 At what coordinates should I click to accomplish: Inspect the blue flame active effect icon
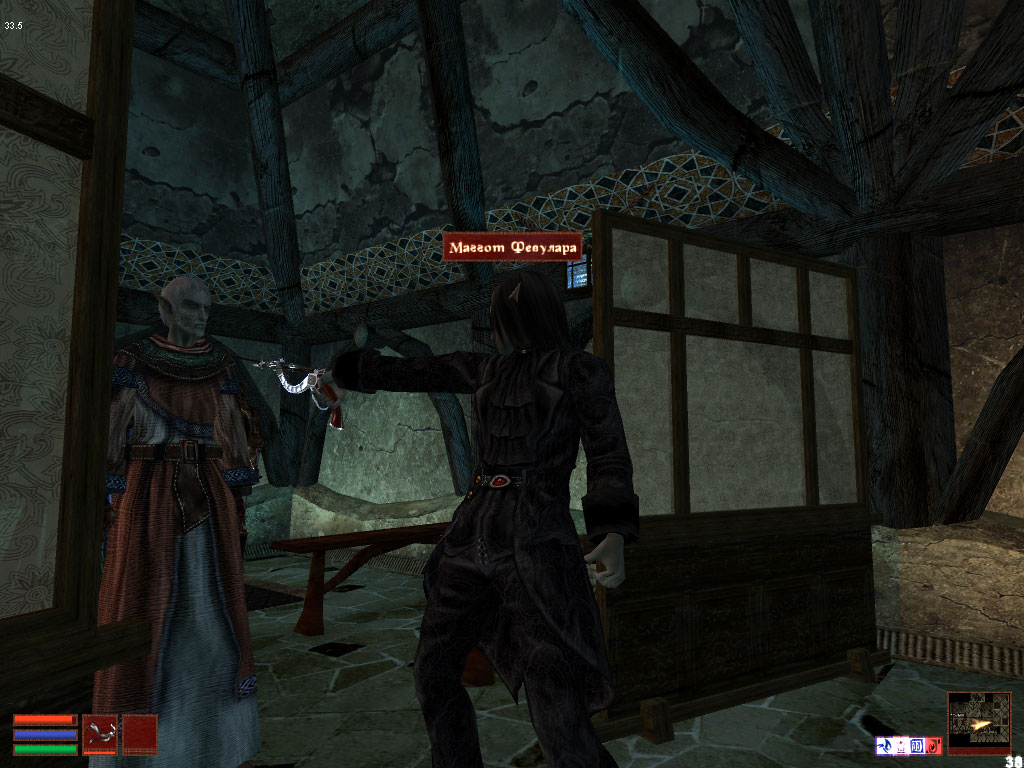(x=884, y=745)
